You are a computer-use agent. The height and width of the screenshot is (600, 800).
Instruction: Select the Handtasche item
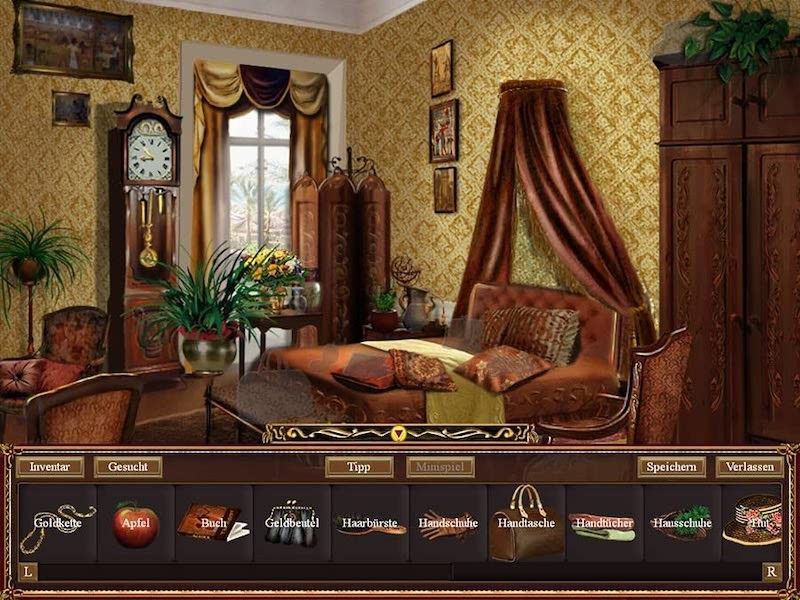click(526, 523)
